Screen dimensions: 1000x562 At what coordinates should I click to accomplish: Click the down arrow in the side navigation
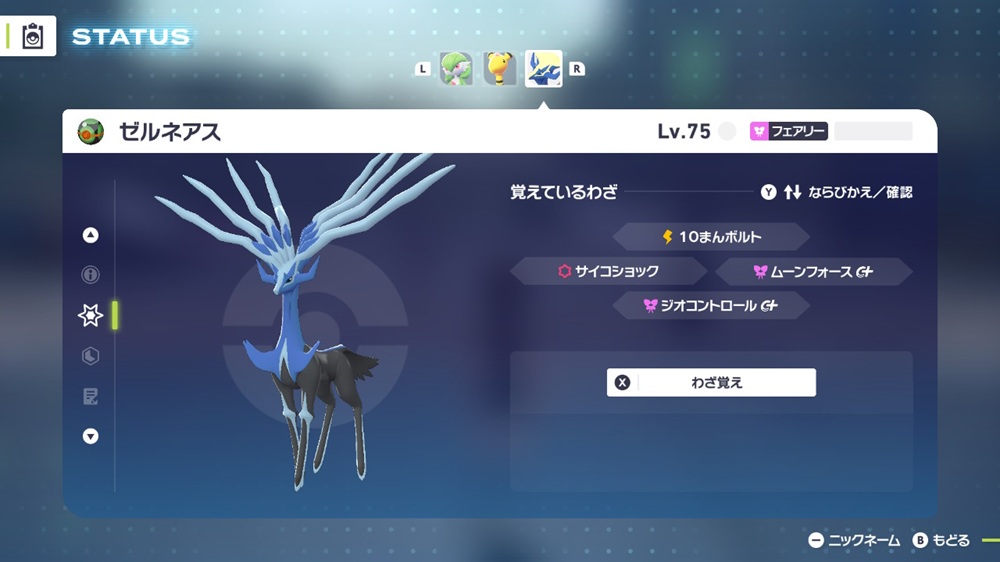coord(91,436)
